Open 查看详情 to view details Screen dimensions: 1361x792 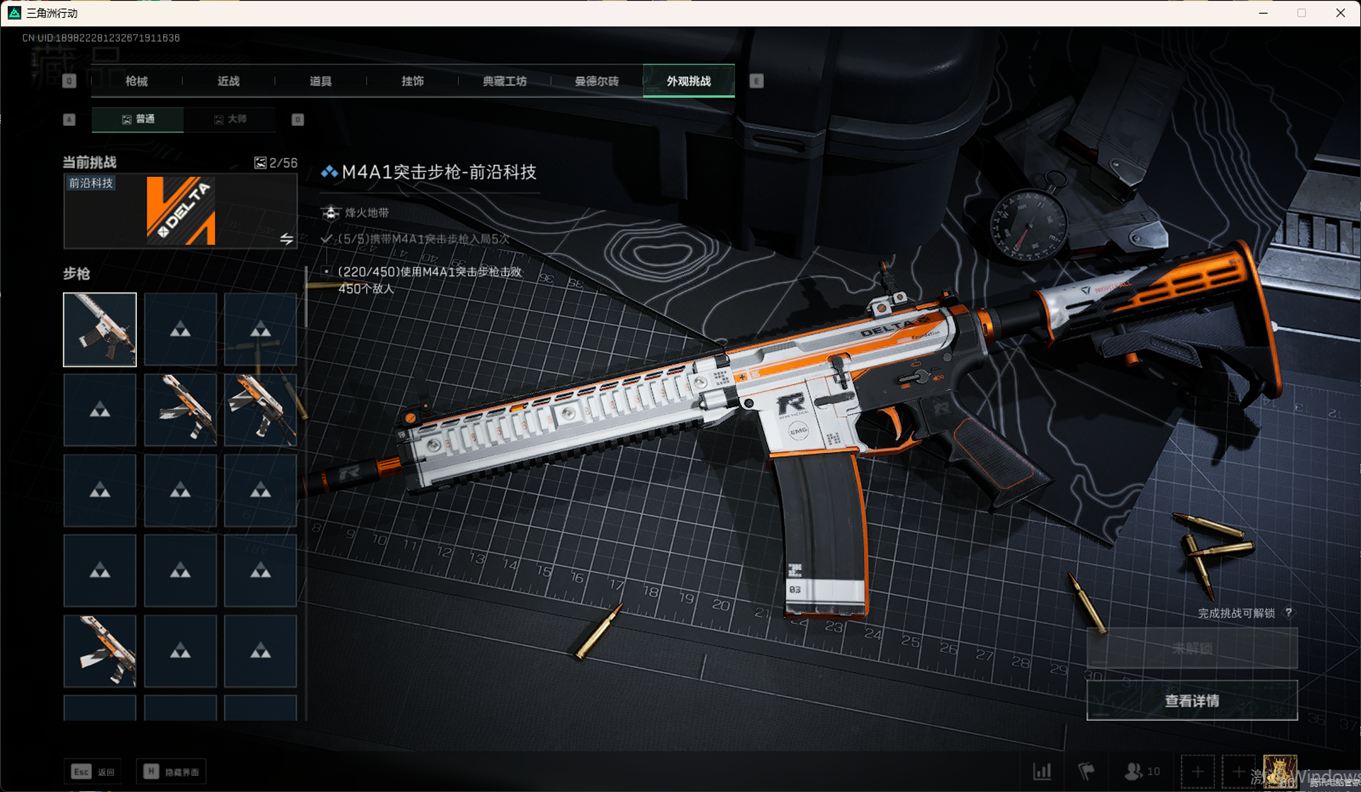(x=1192, y=701)
